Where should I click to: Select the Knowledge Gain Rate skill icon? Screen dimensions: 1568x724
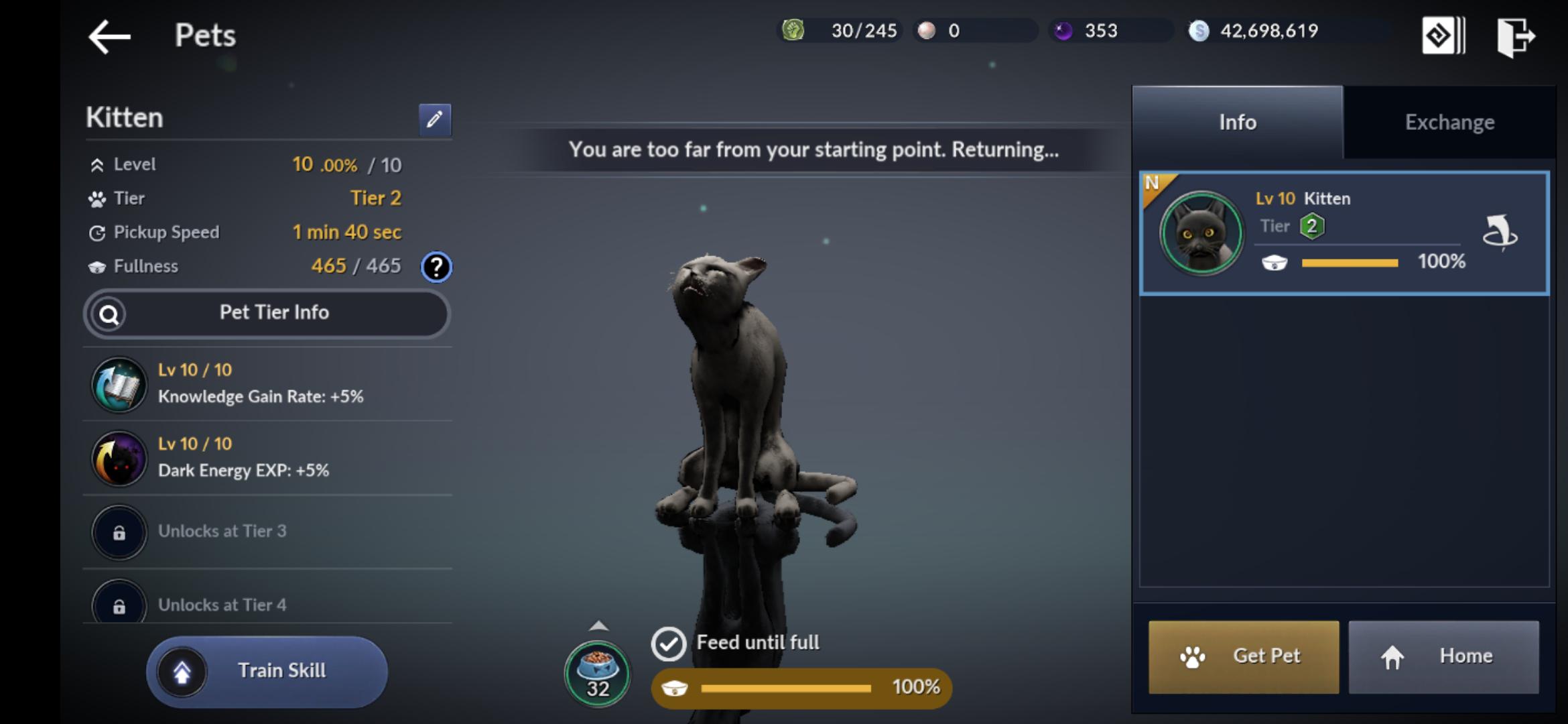coord(119,384)
